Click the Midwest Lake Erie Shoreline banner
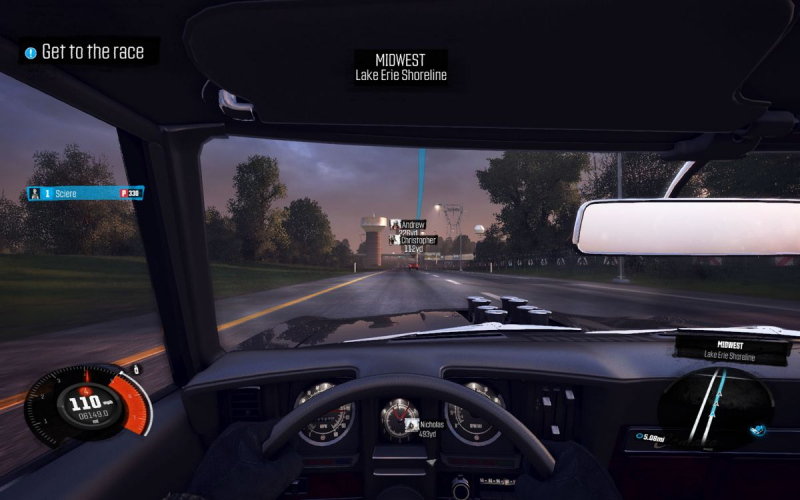 [x=401, y=67]
